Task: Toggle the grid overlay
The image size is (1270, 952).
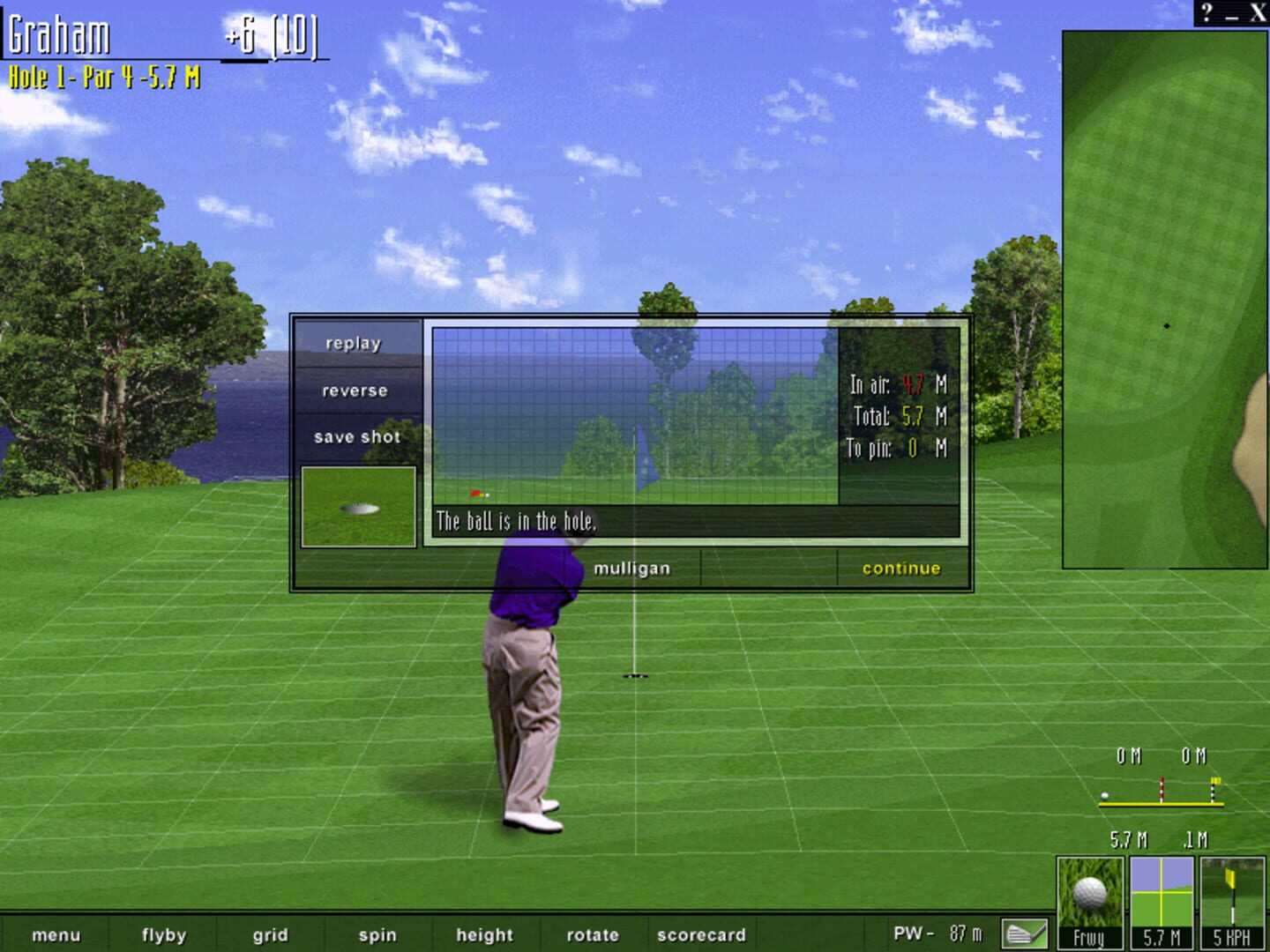Action: pyautogui.click(x=270, y=935)
